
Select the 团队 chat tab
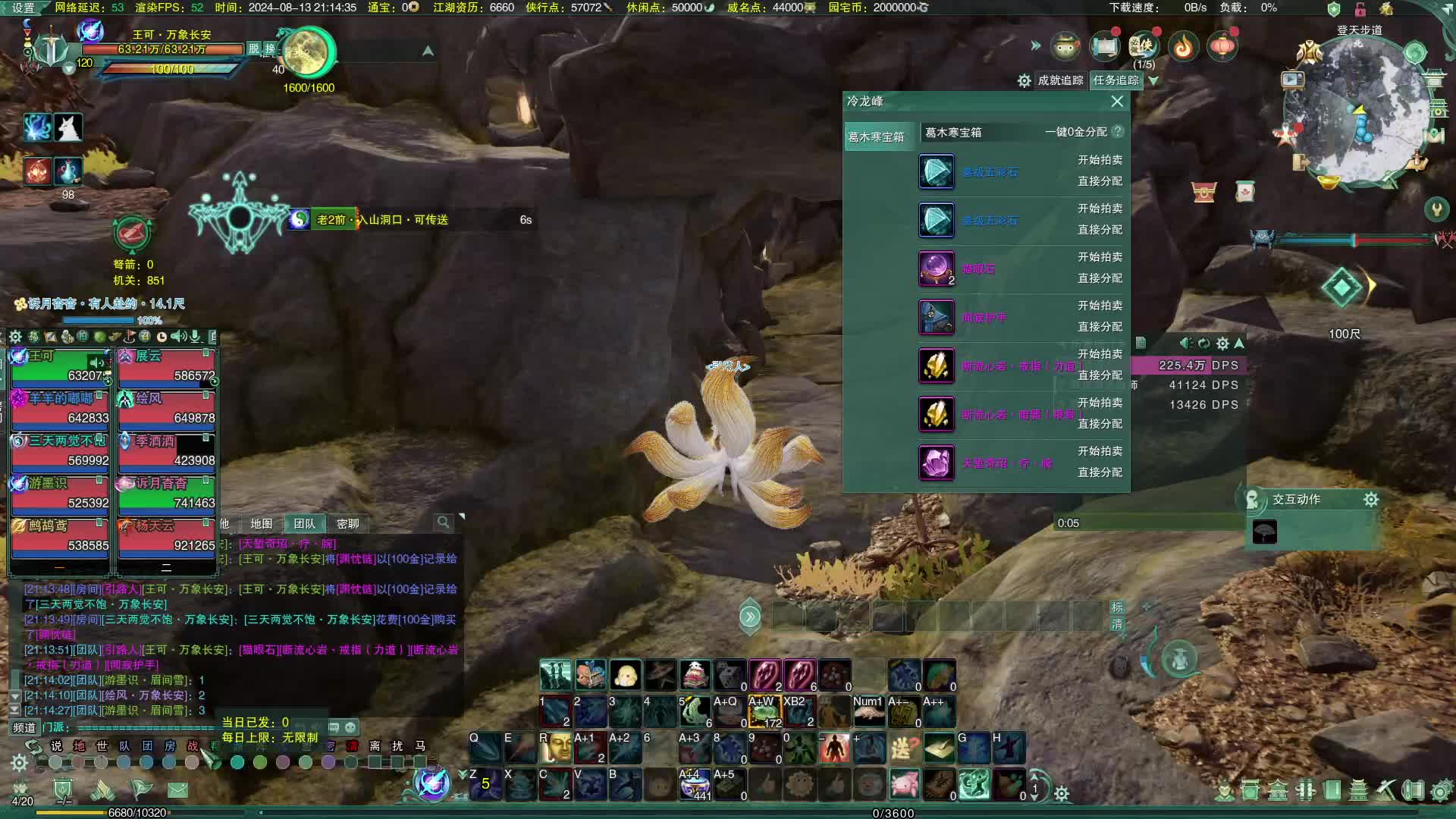(x=305, y=524)
